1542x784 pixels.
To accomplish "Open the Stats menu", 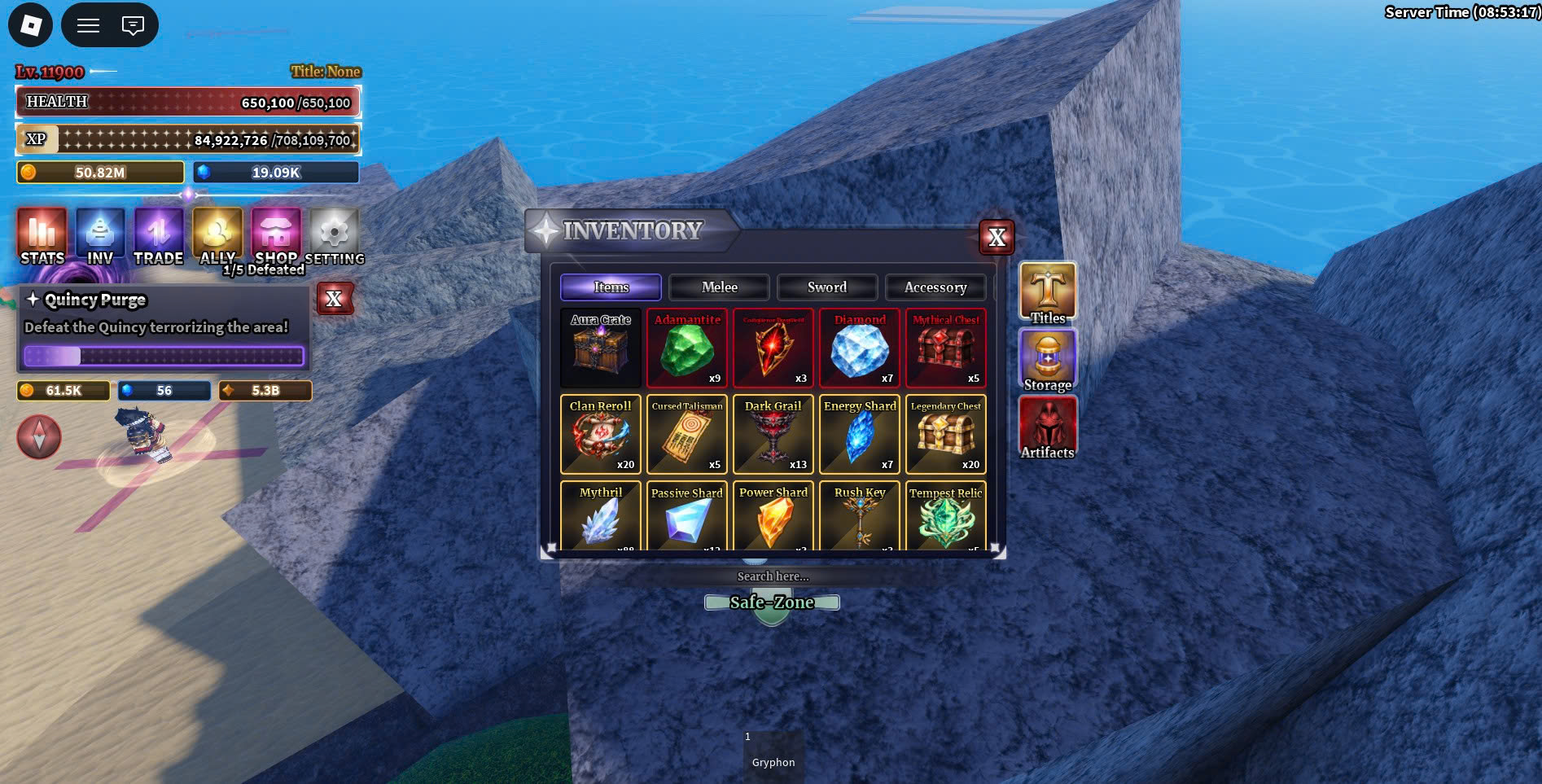I will tap(42, 237).
